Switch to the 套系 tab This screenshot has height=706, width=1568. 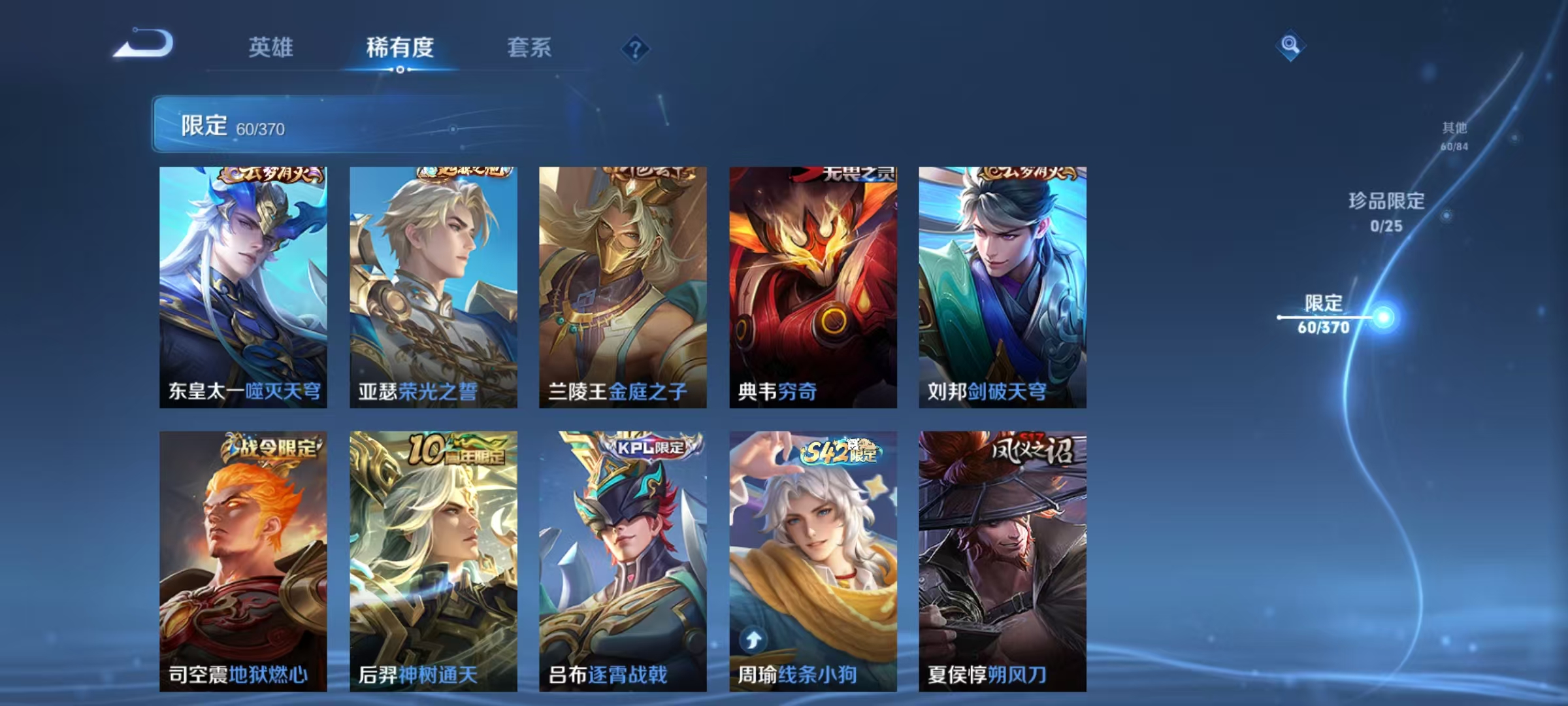click(529, 47)
